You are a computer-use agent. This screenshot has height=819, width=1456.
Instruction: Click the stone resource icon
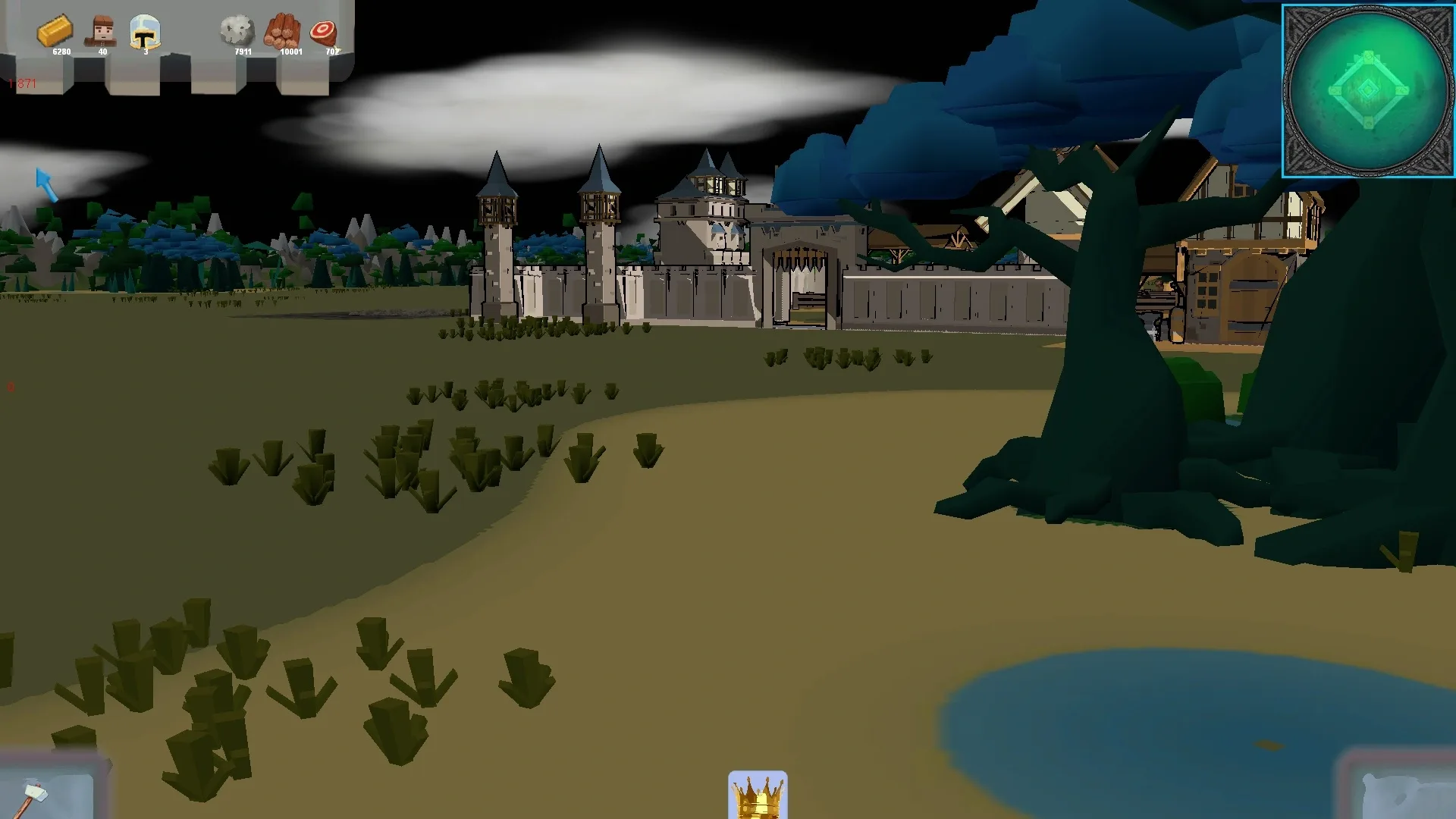[237, 30]
